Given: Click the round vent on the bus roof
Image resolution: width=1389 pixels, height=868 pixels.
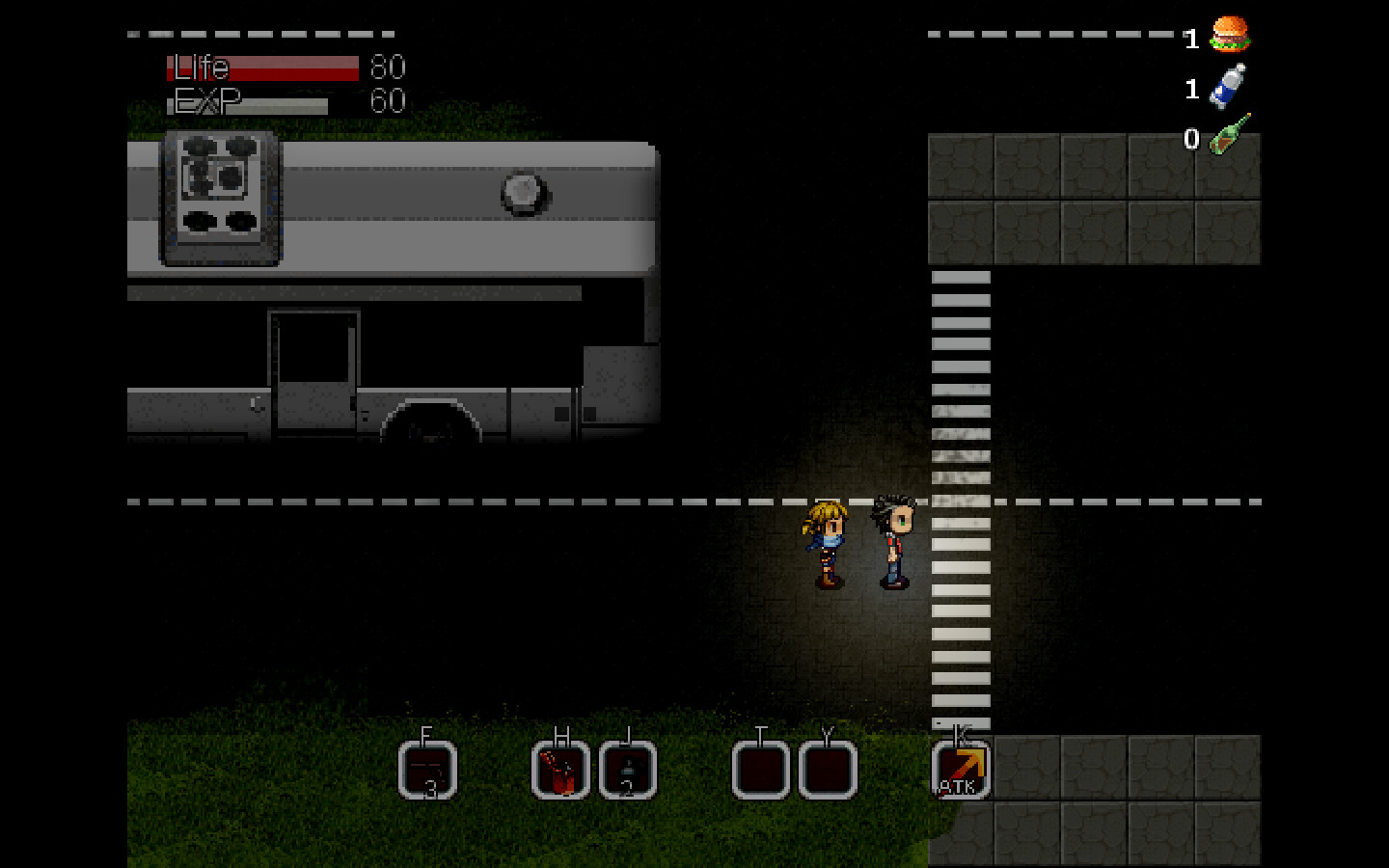Looking at the screenshot, I should [522, 195].
